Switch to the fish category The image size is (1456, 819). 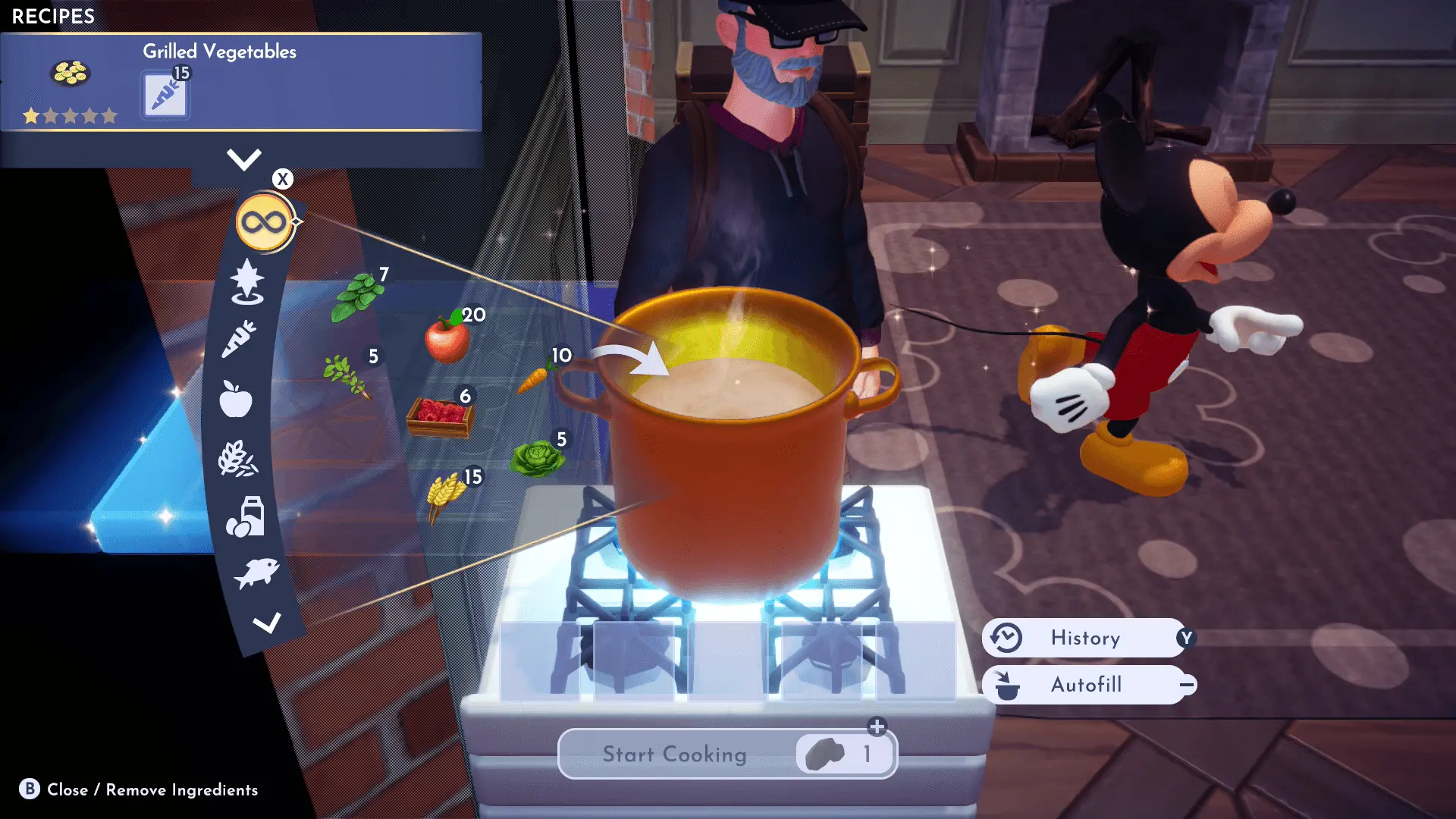pyautogui.click(x=256, y=573)
